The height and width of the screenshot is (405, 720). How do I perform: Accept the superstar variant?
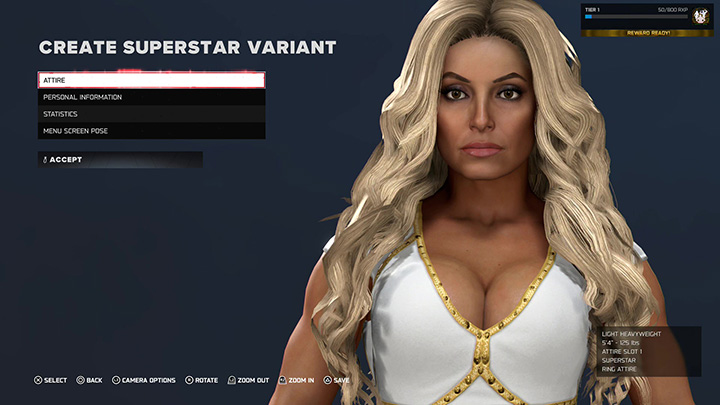click(120, 159)
